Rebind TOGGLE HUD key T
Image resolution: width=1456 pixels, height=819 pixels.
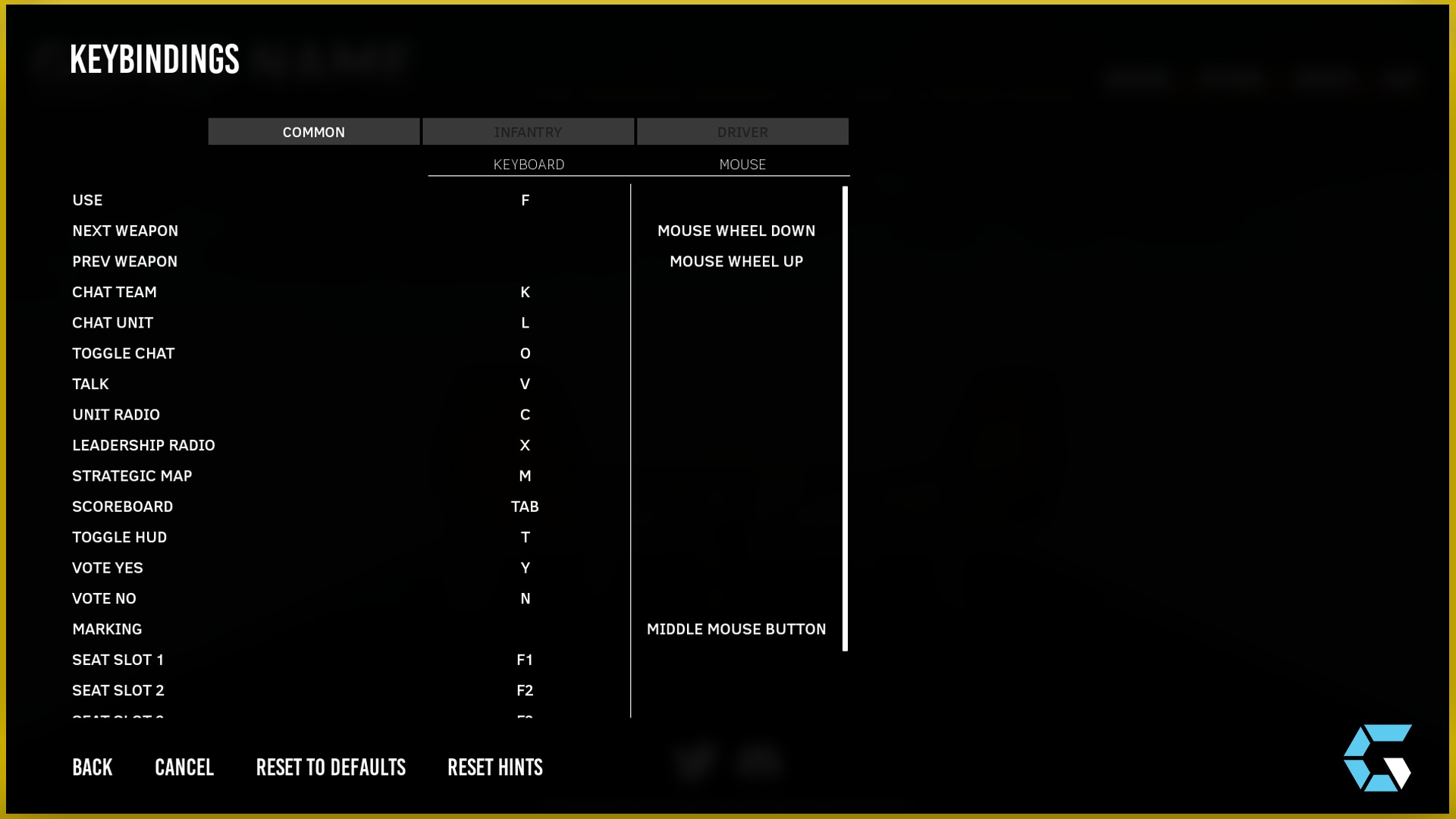[x=525, y=537]
